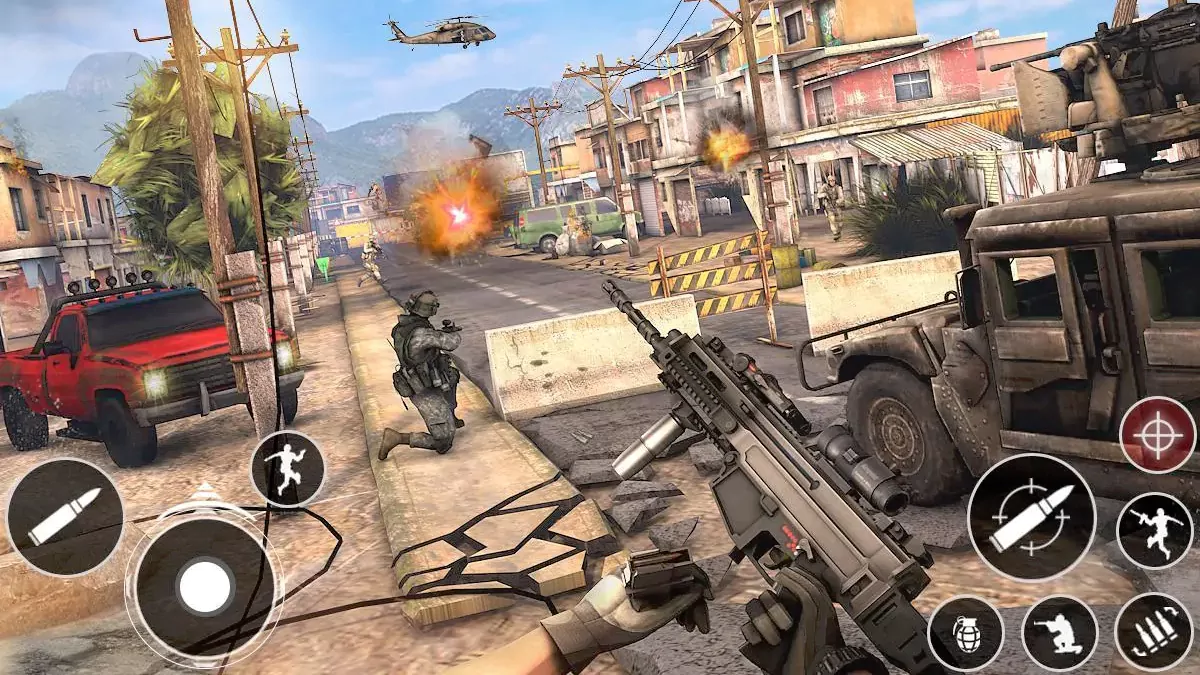The image size is (1200, 675).
Task: Crouch using the kneeling soldier button
Action: pyautogui.click(x=1059, y=633)
